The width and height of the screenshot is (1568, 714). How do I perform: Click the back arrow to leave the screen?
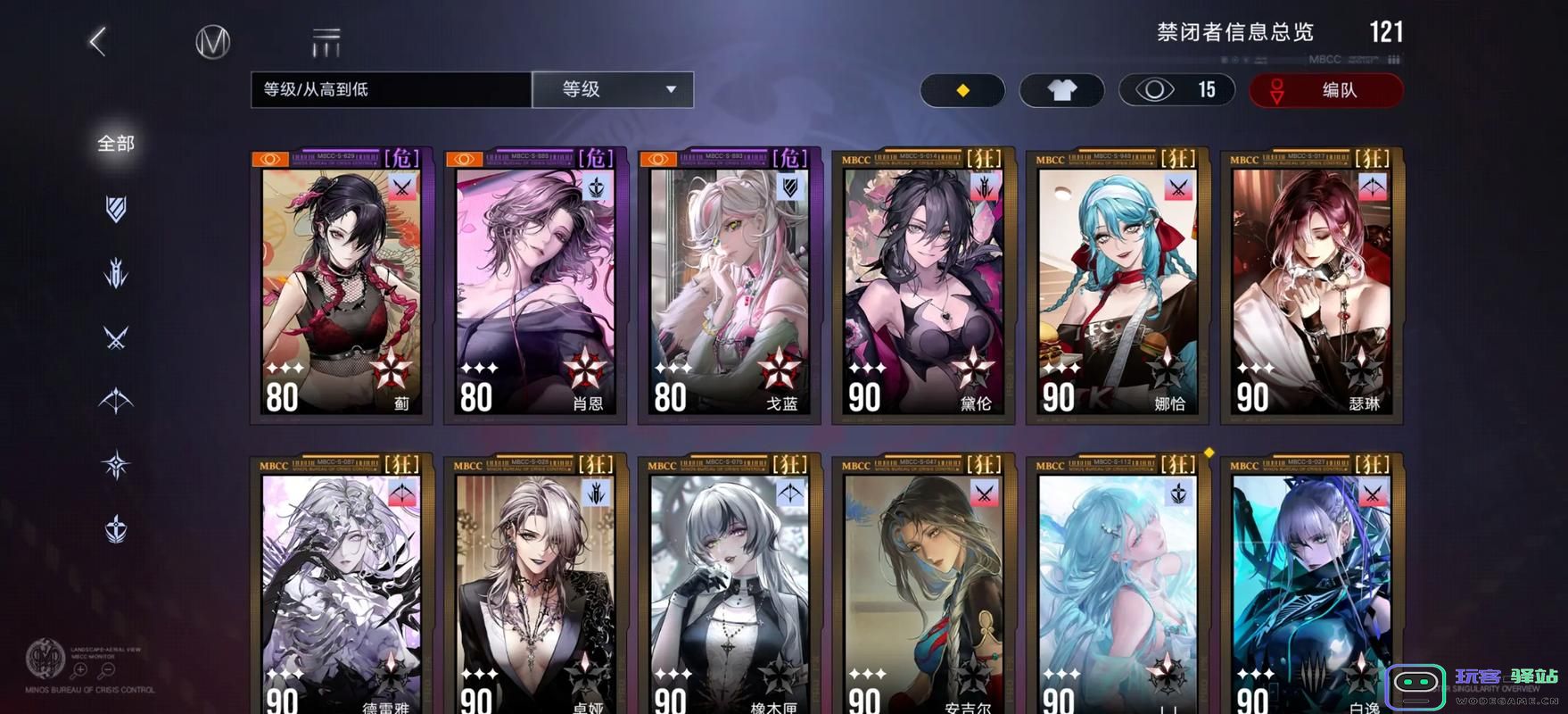[98, 41]
